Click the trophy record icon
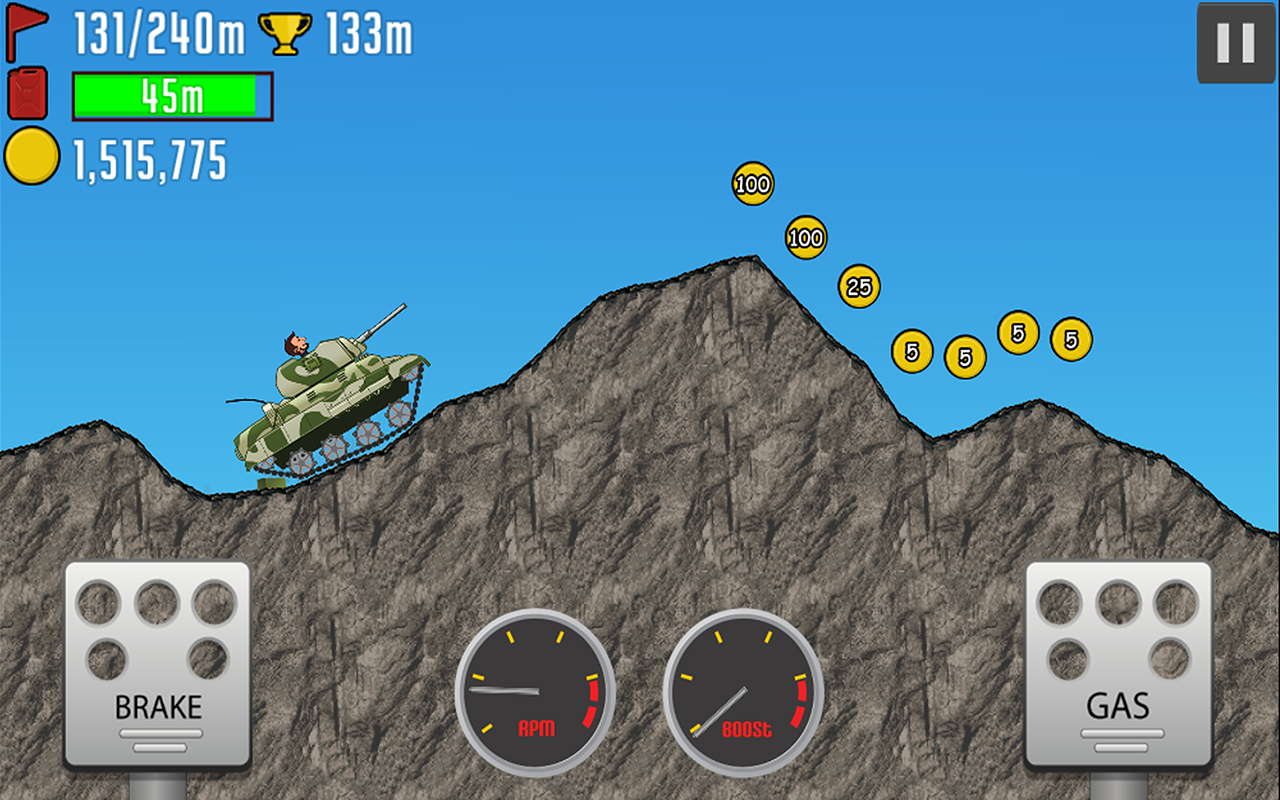Screen dimensions: 1280x800 288,31
